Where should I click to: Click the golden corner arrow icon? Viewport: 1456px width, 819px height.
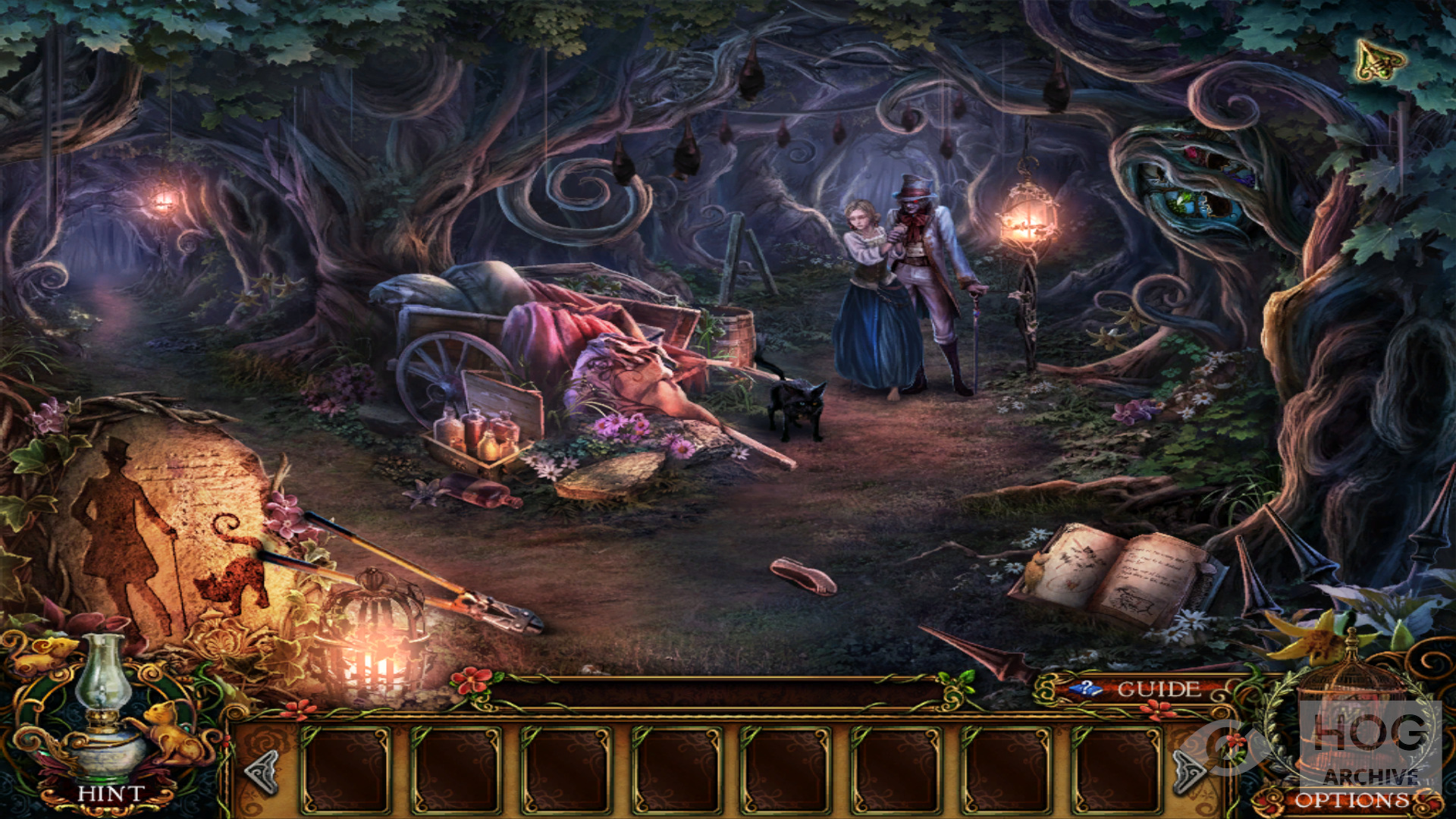pos(1380,60)
